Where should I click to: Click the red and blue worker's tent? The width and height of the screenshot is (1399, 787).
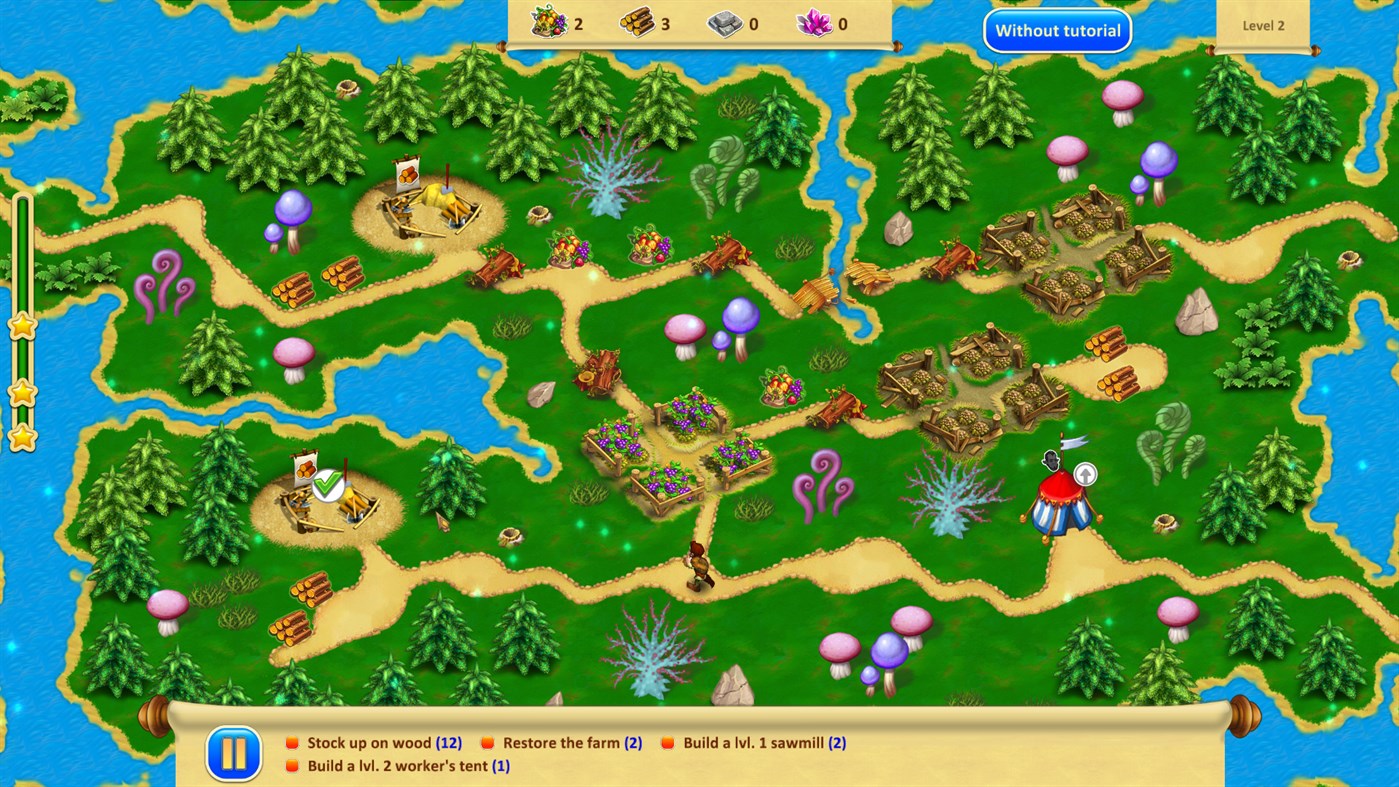point(1060,505)
